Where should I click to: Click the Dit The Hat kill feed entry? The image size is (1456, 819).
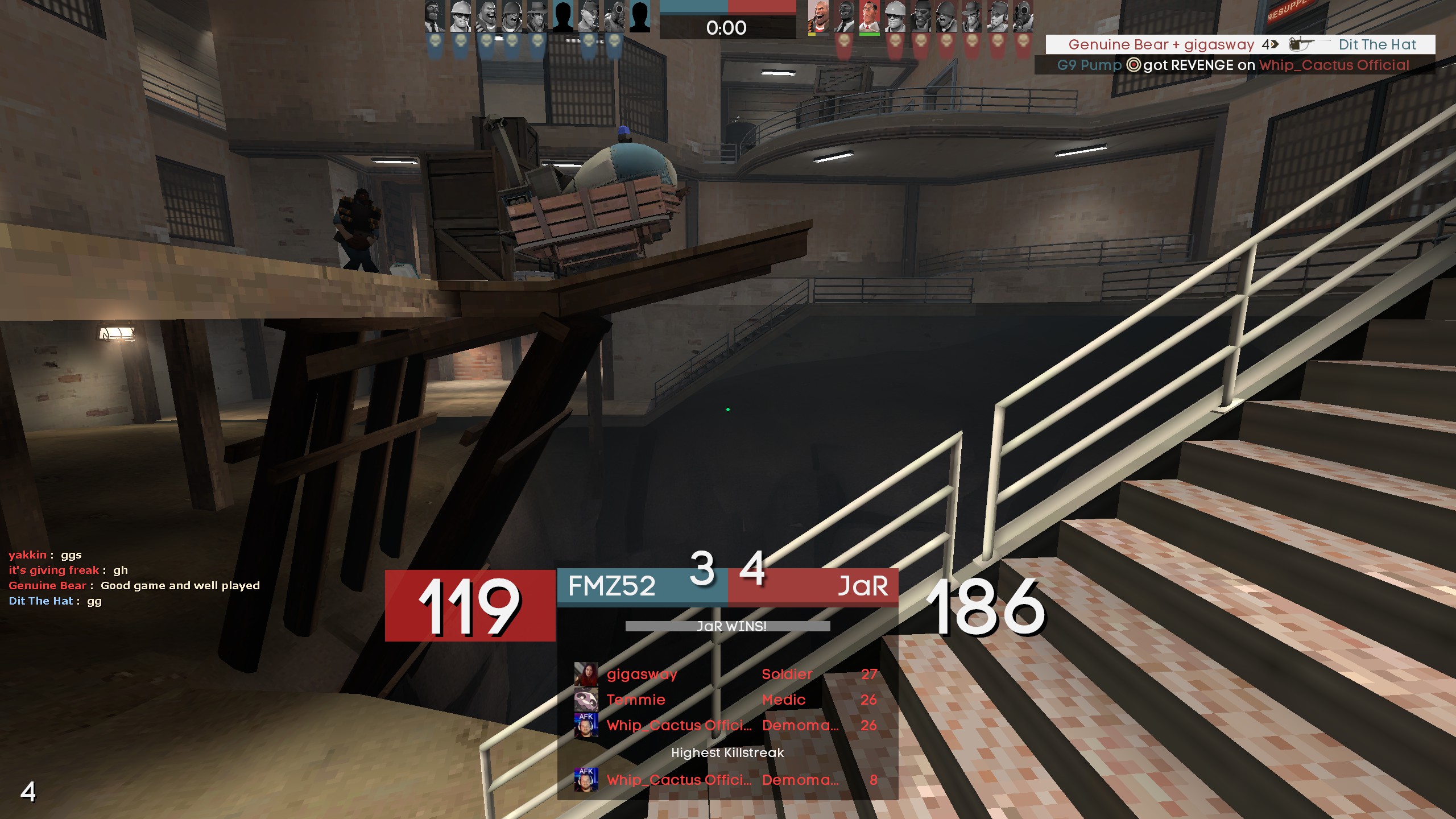click(1240, 44)
